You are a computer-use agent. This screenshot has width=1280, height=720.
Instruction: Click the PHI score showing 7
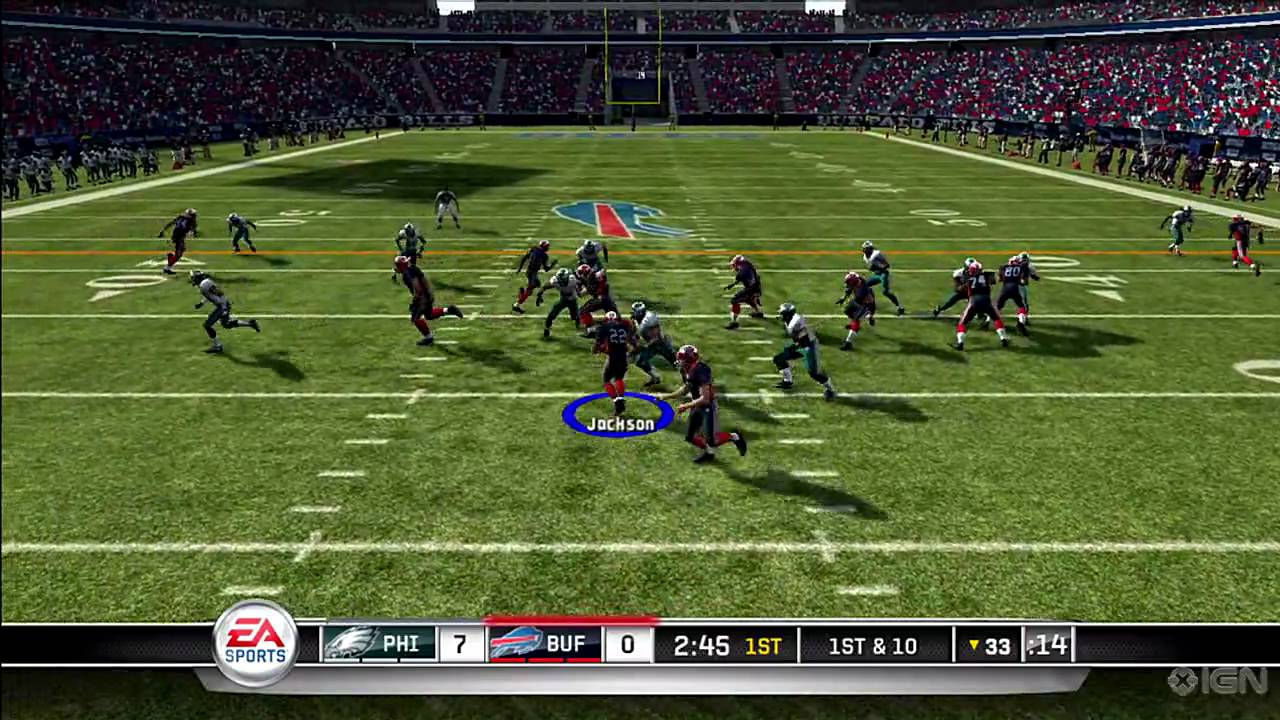click(x=460, y=645)
